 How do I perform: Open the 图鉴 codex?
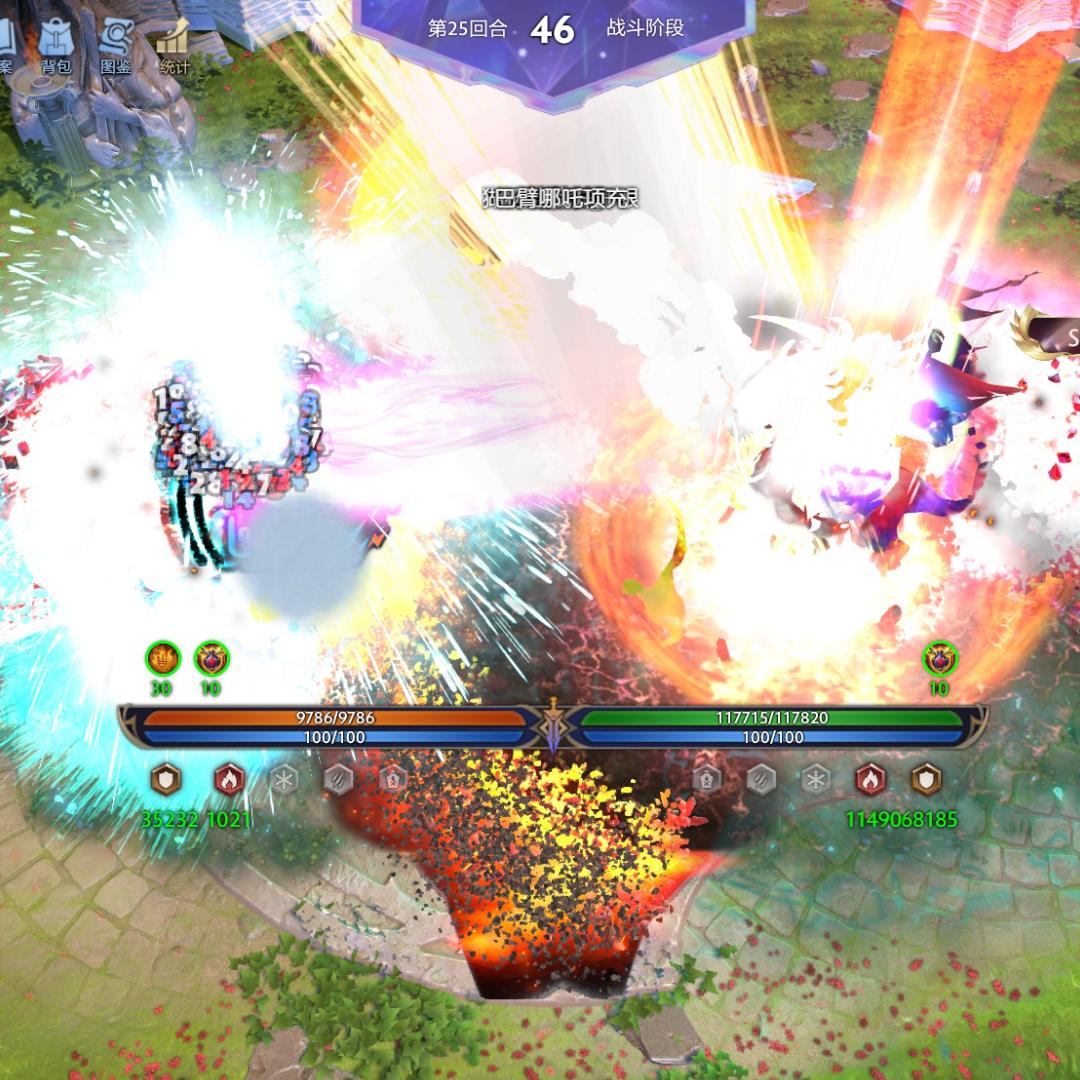pyautogui.click(x=115, y=40)
